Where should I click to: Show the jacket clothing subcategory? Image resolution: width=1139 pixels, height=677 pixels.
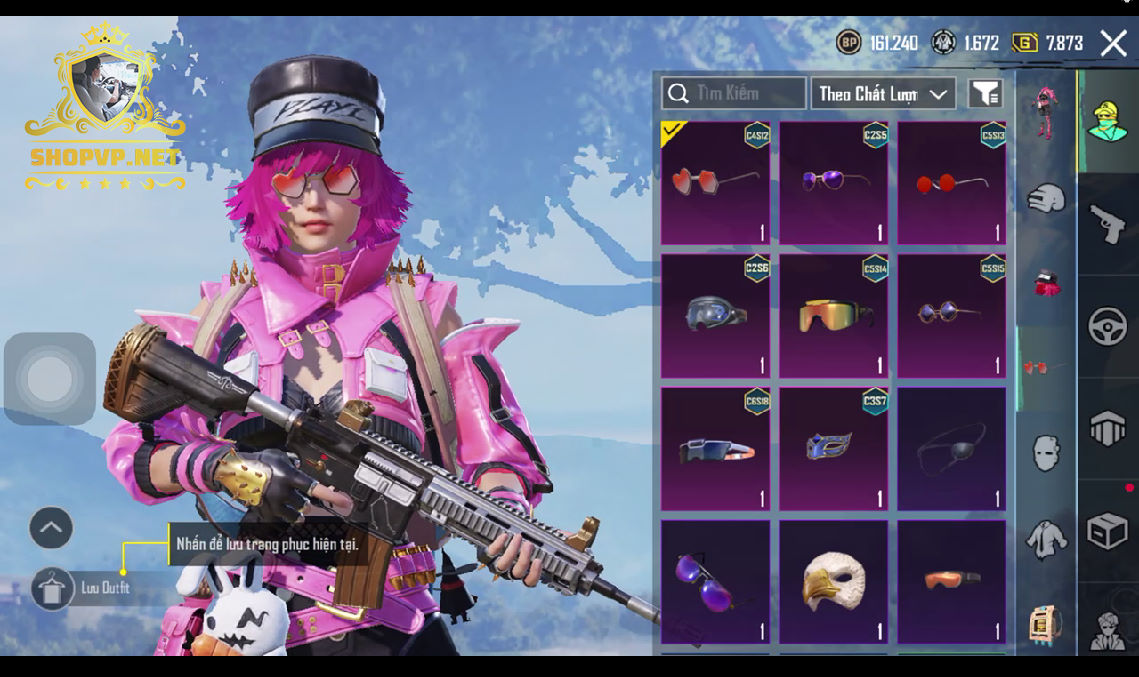coord(1046,538)
